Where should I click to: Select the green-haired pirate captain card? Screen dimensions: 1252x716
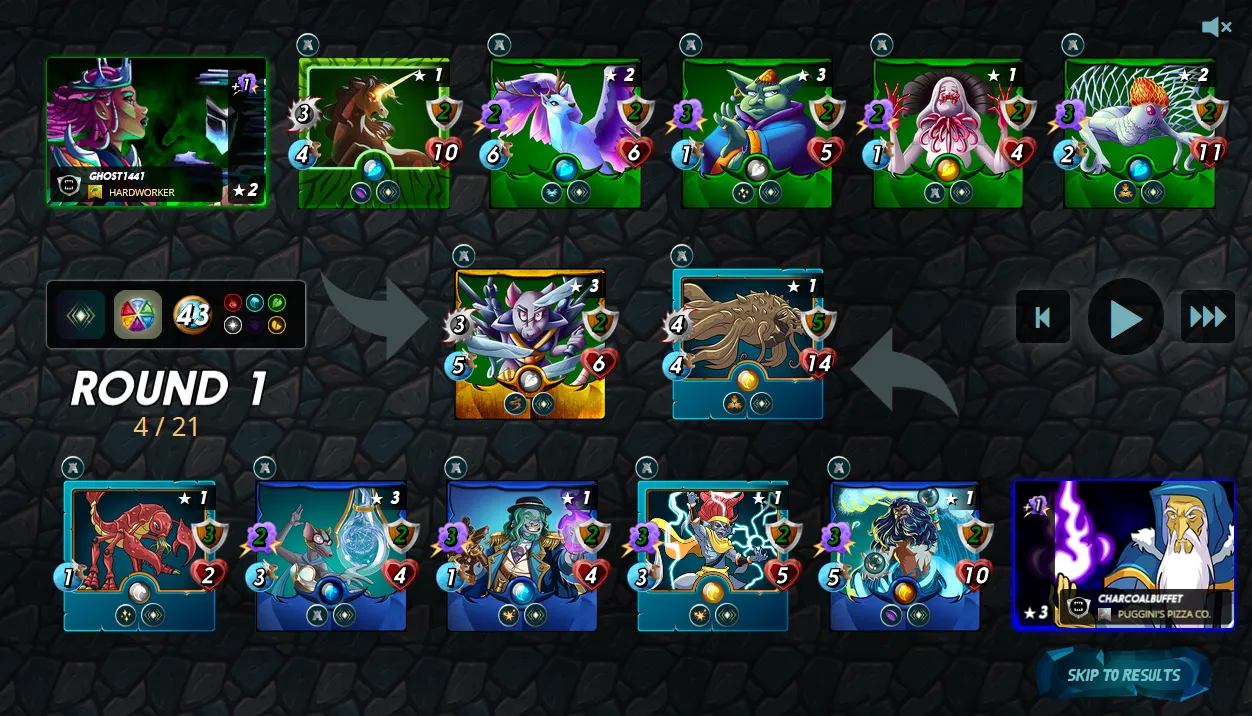pos(522,555)
